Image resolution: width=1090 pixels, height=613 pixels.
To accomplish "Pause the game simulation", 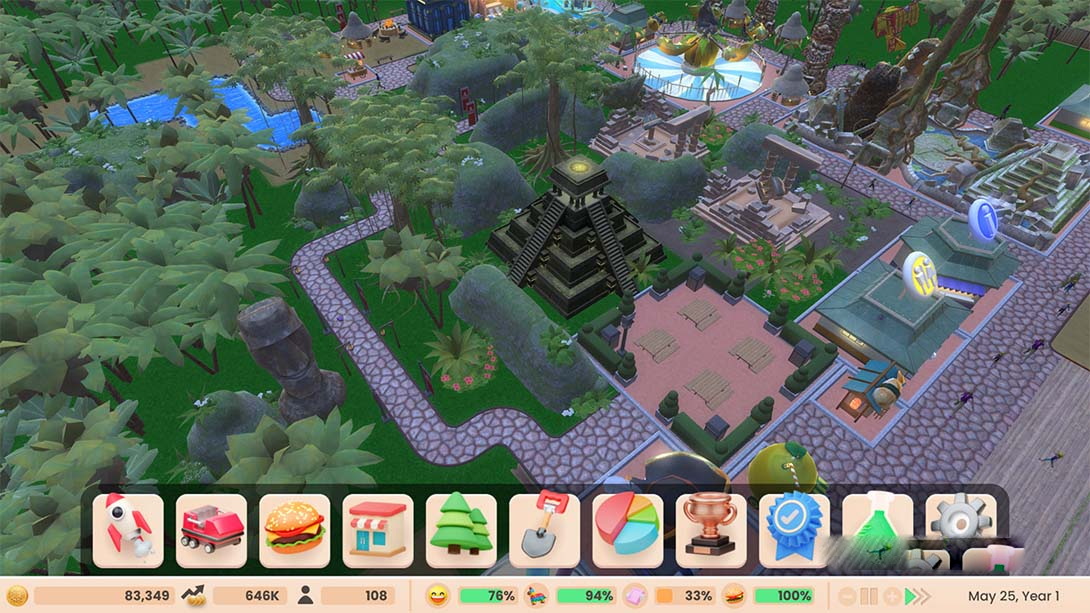I will tap(869, 596).
